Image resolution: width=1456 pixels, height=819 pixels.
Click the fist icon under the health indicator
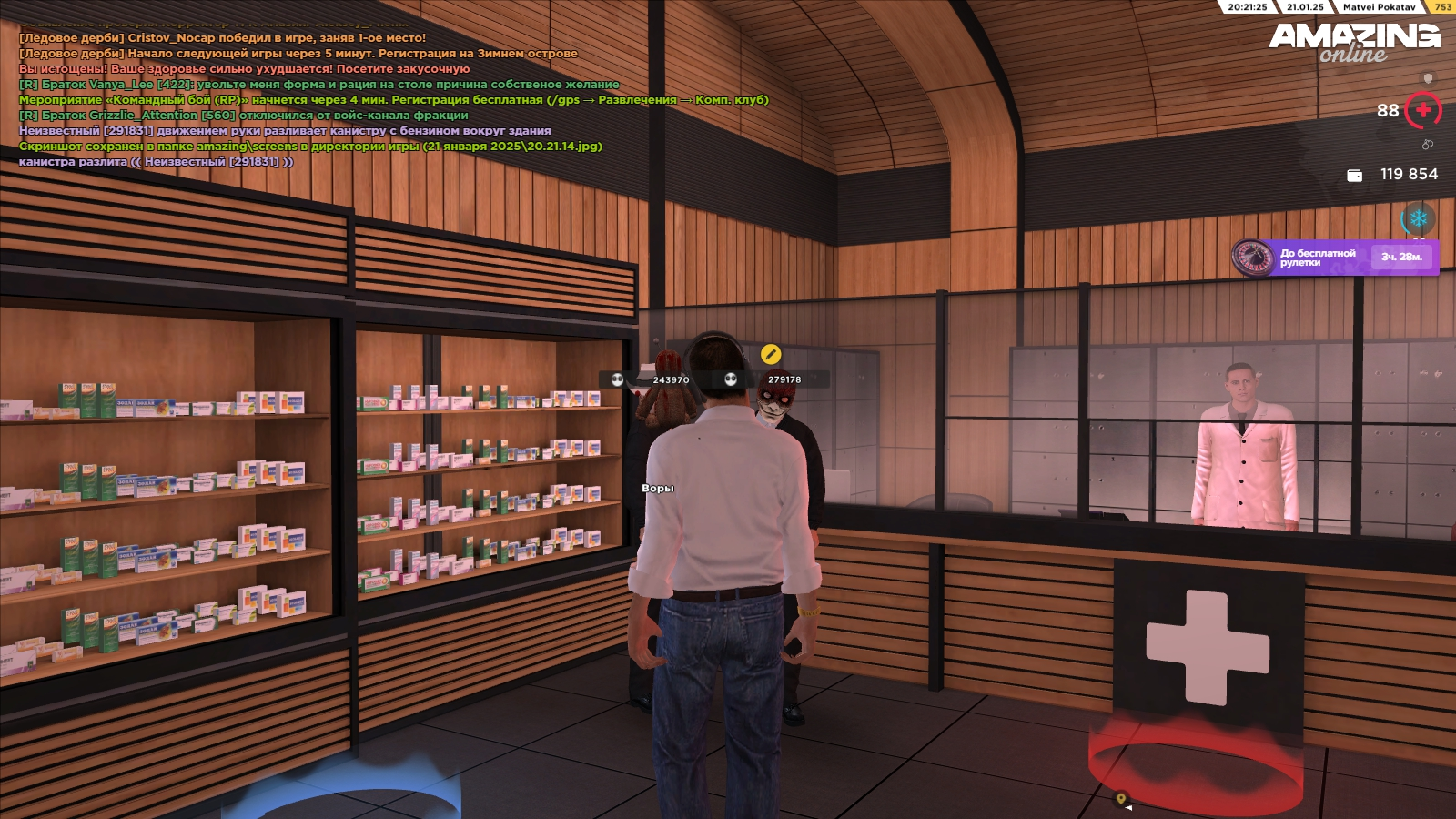[1427, 145]
